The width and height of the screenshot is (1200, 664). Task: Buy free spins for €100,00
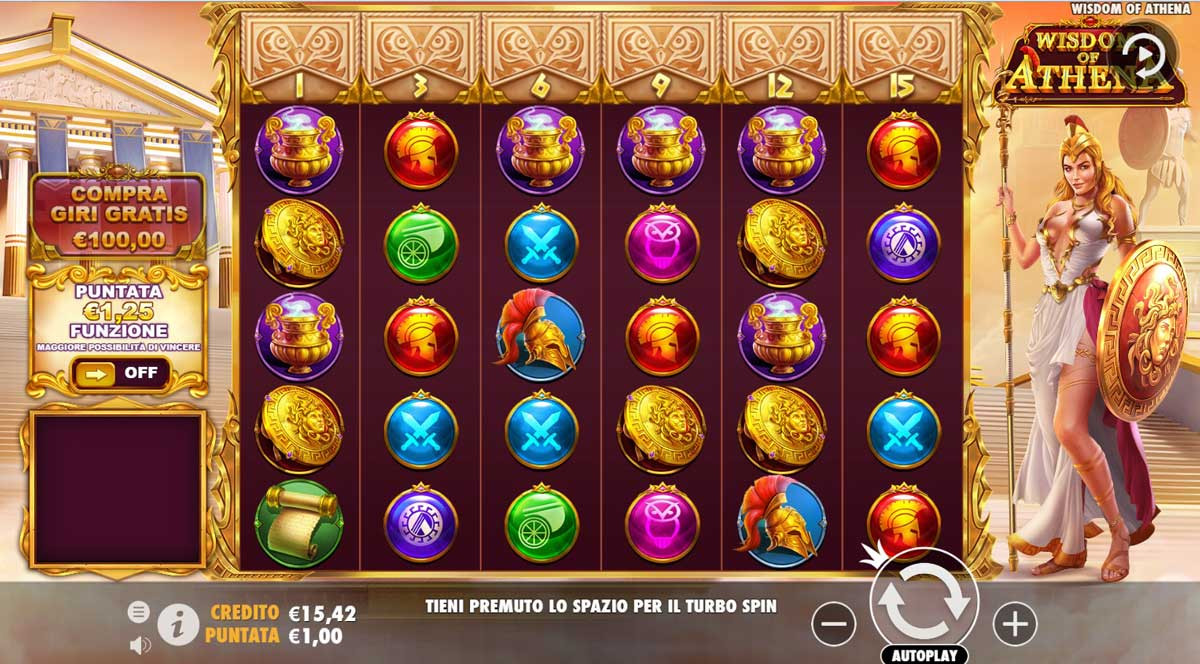(118, 214)
